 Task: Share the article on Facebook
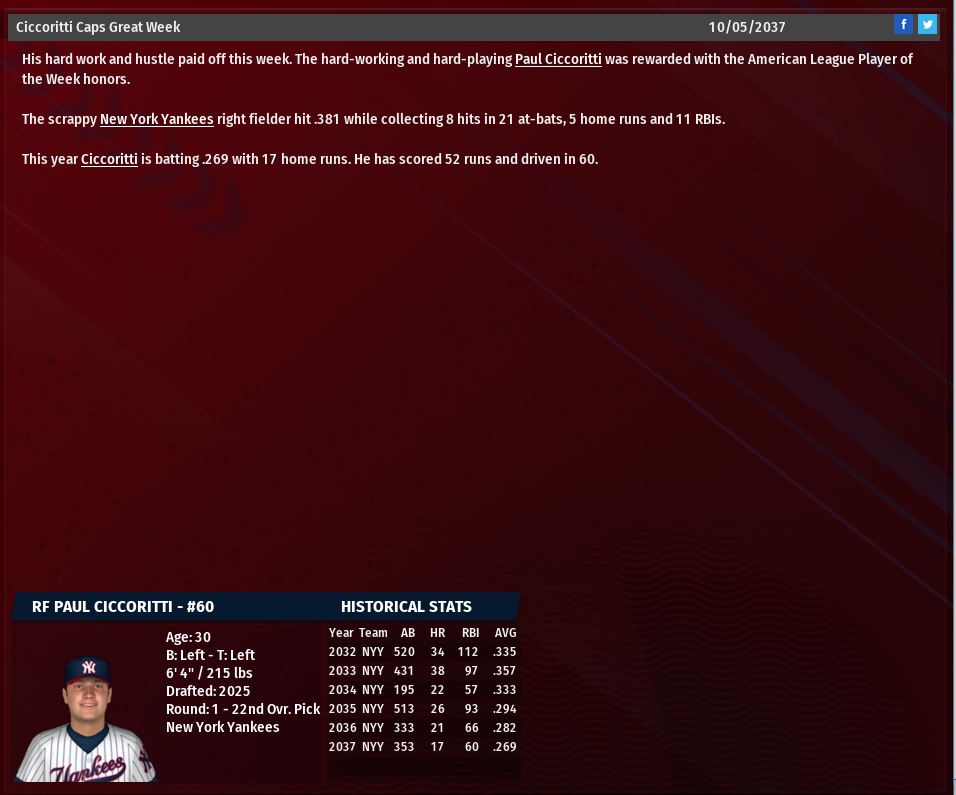click(x=903, y=25)
